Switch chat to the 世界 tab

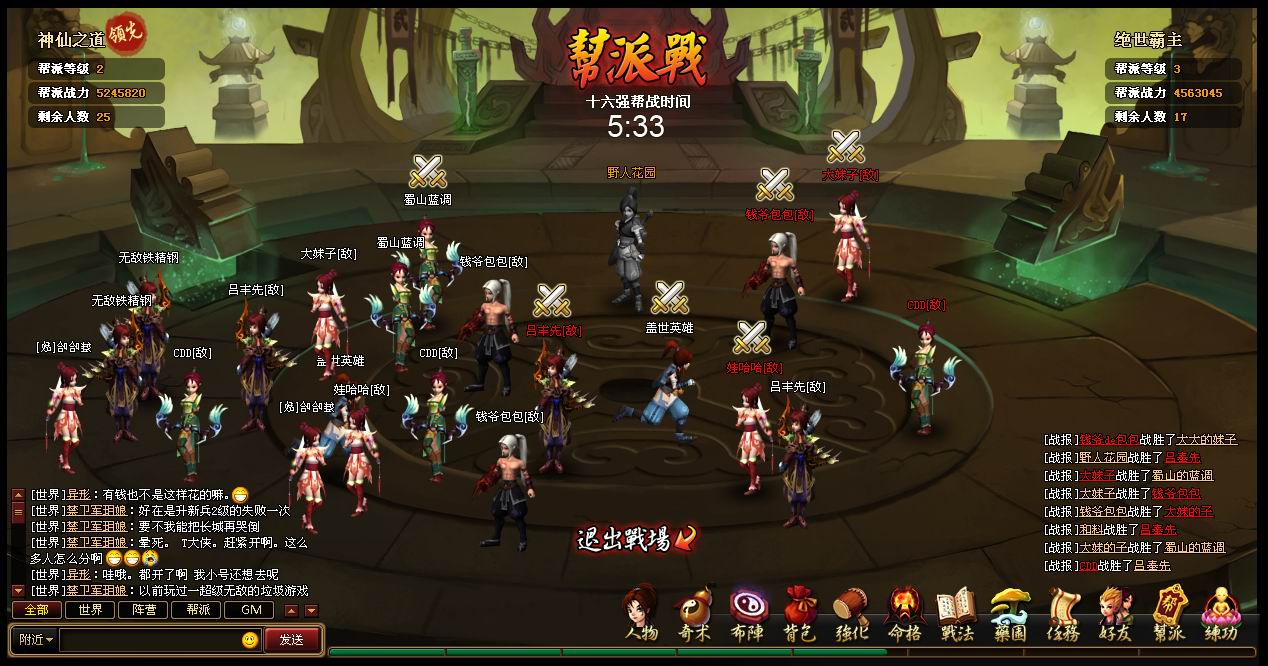pos(90,610)
